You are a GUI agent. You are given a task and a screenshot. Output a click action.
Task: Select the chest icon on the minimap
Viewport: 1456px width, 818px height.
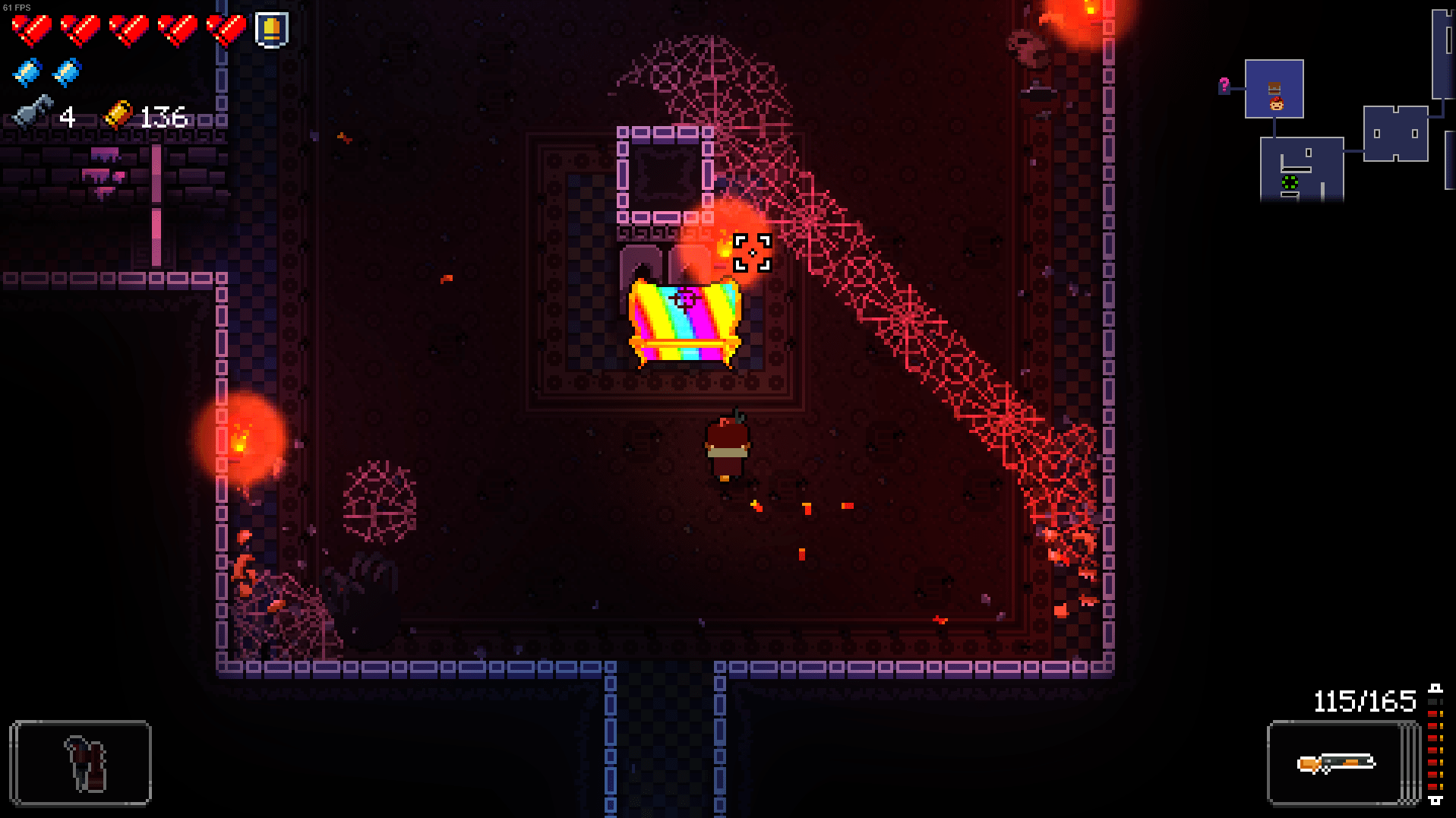[1274, 87]
